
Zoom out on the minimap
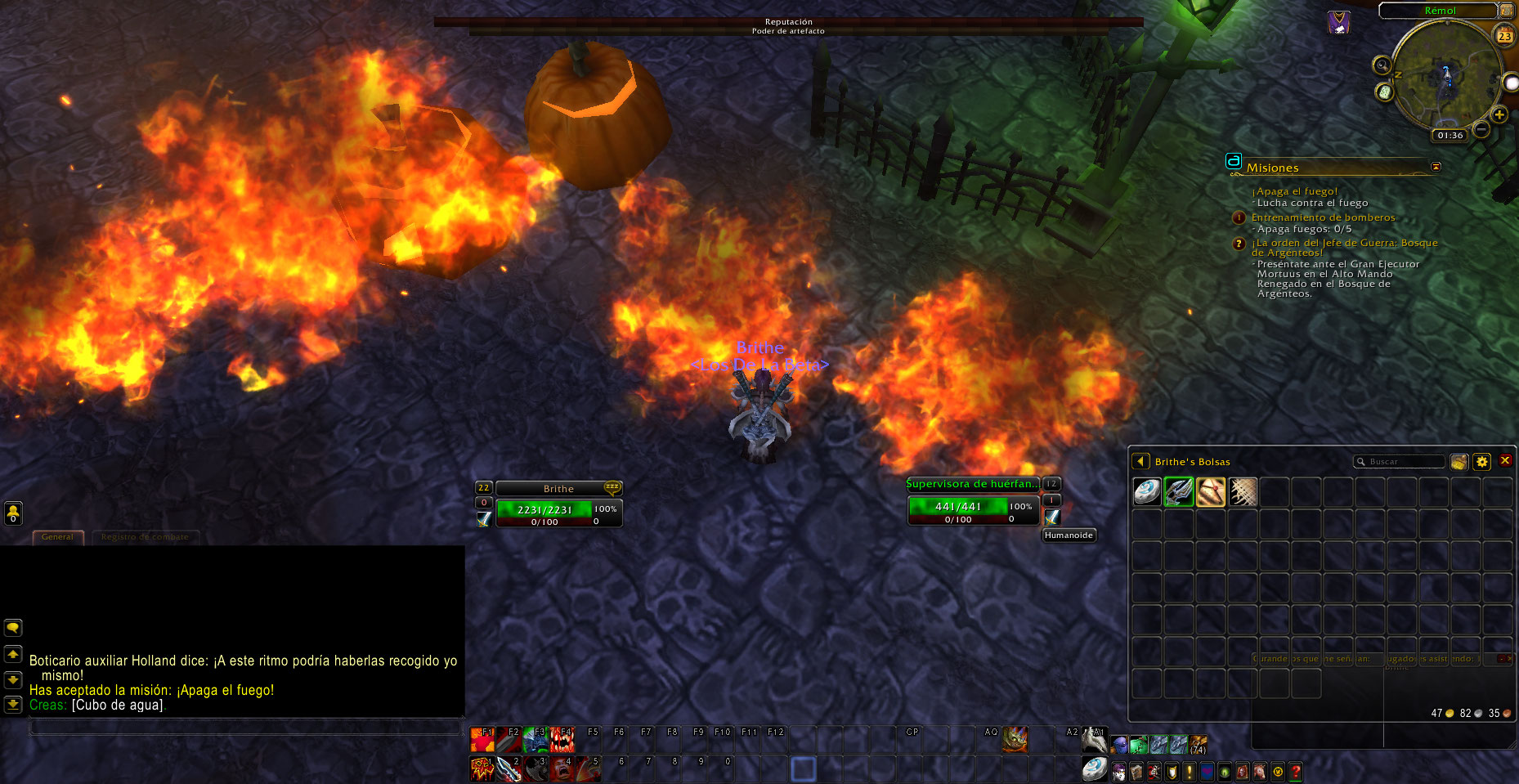click(1481, 130)
